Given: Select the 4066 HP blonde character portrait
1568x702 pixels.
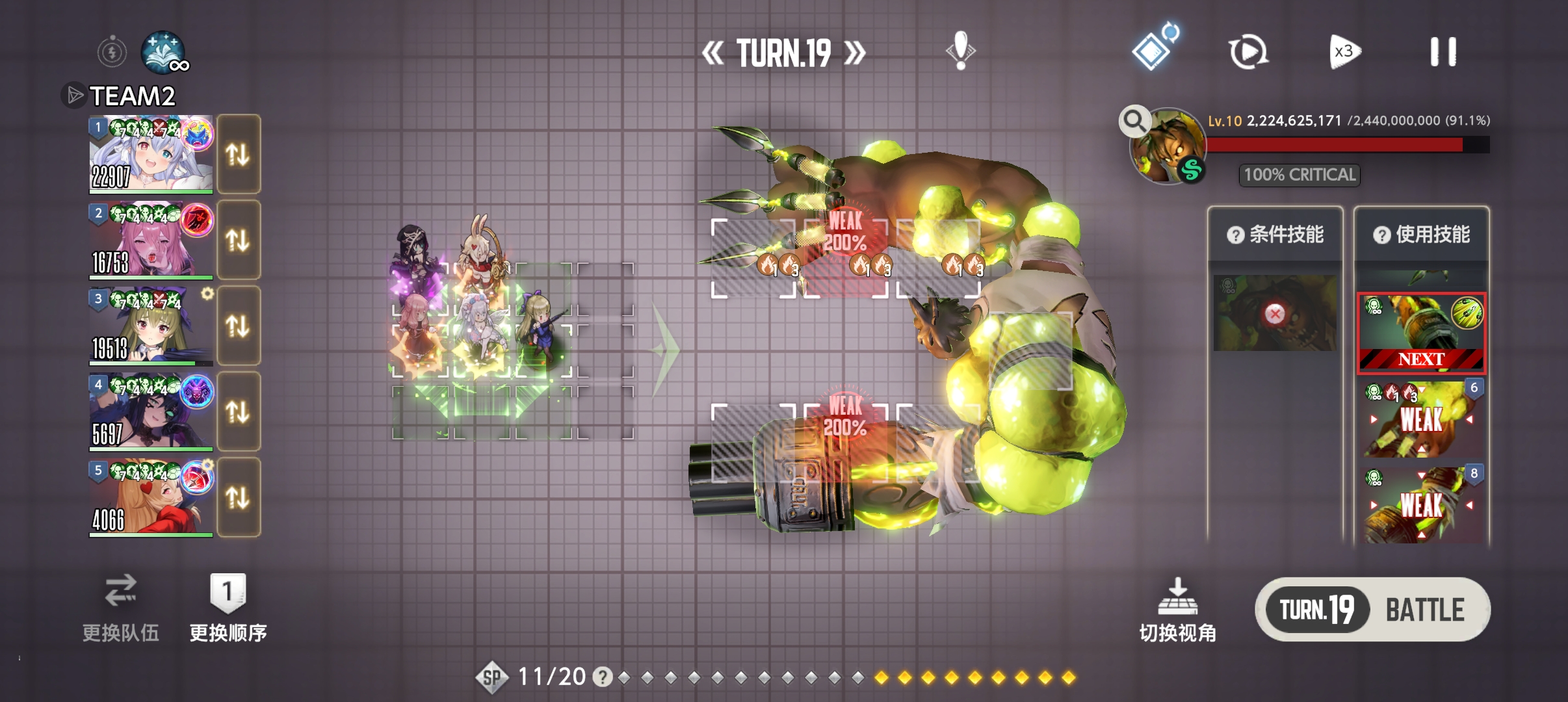Looking at the screenshot, I should (151, 498).
